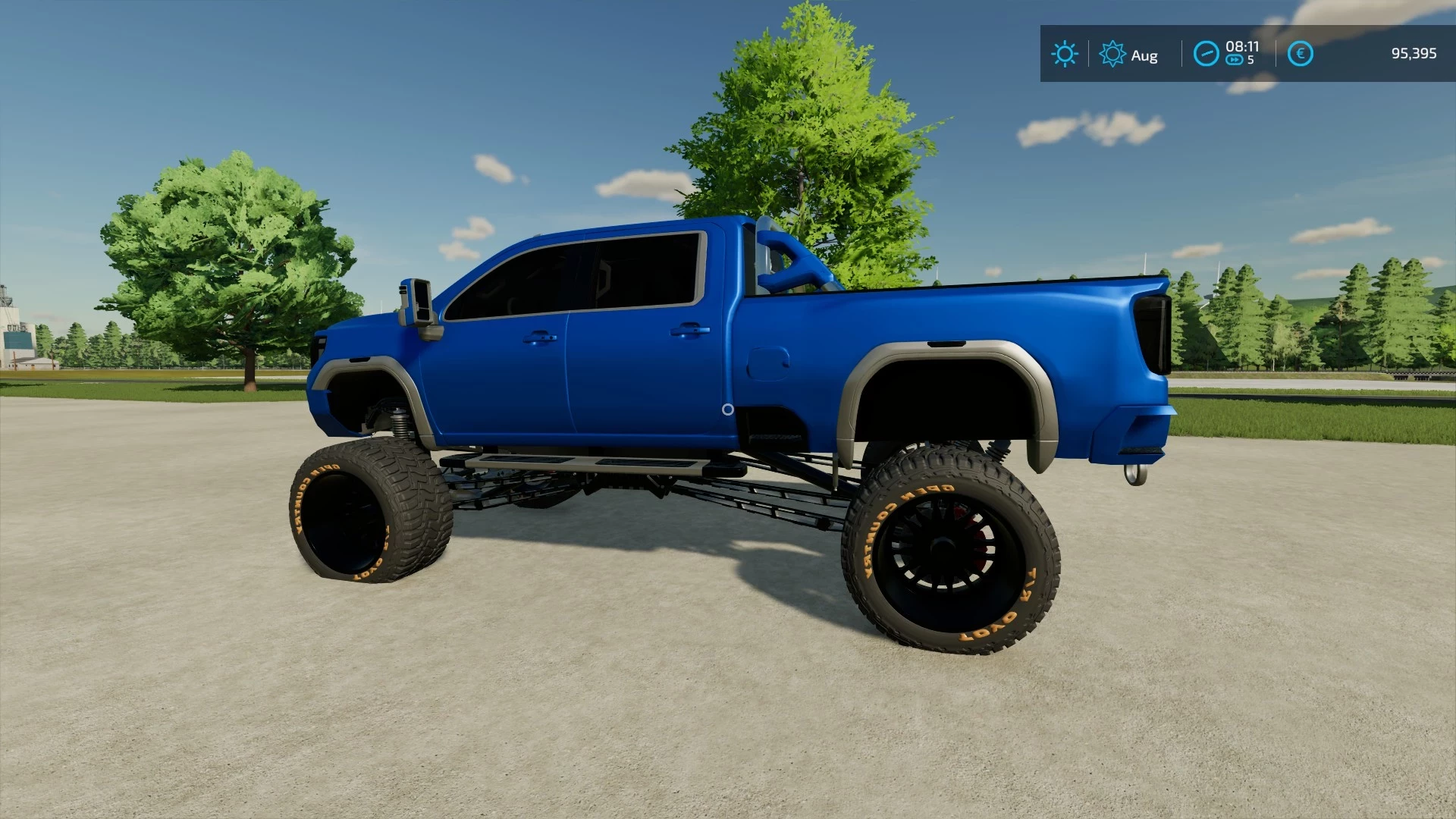
Task: Click the money balance 95,395
Action: coord(1414,54)
